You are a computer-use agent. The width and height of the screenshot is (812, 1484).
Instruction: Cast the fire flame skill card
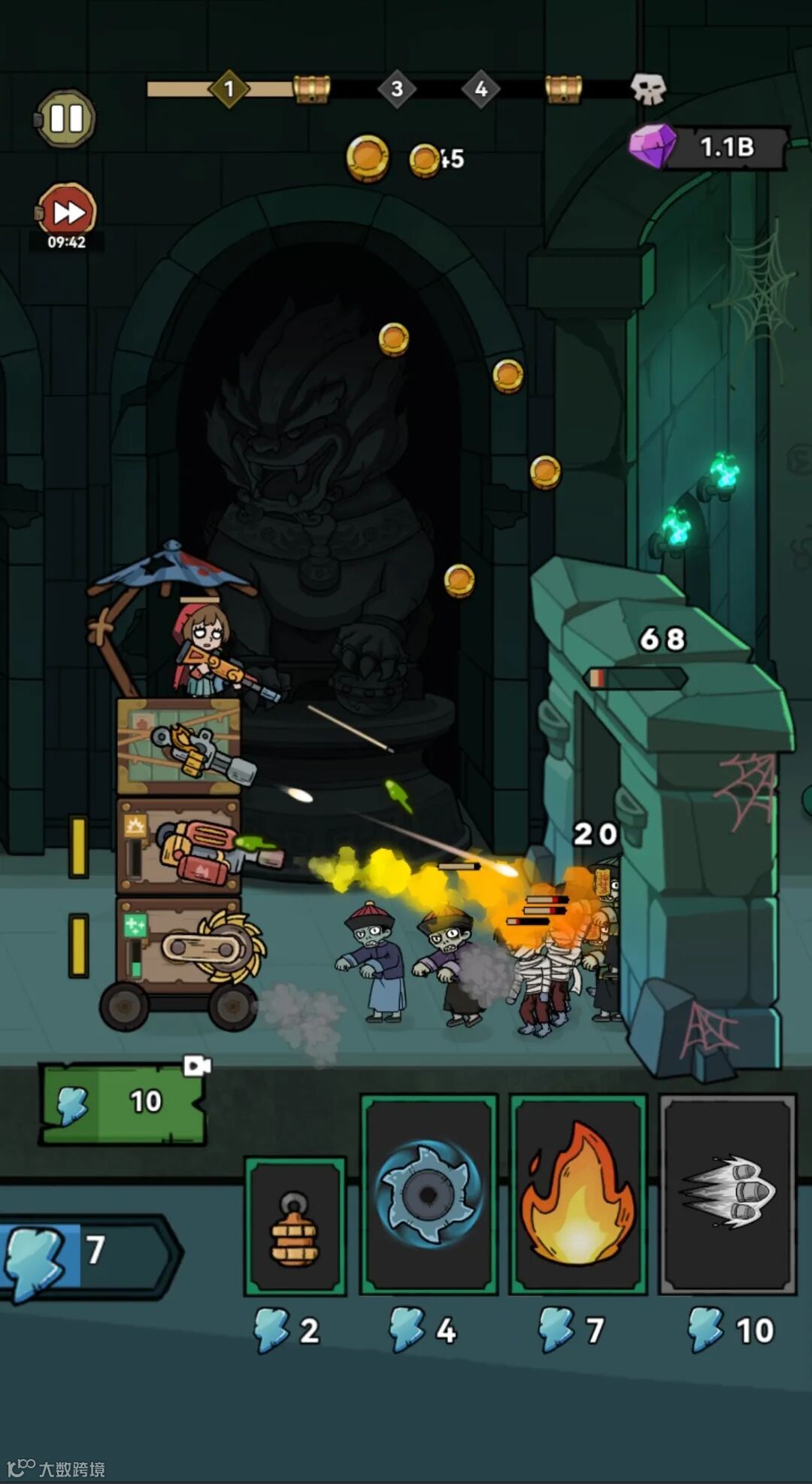pos(577,1193)
